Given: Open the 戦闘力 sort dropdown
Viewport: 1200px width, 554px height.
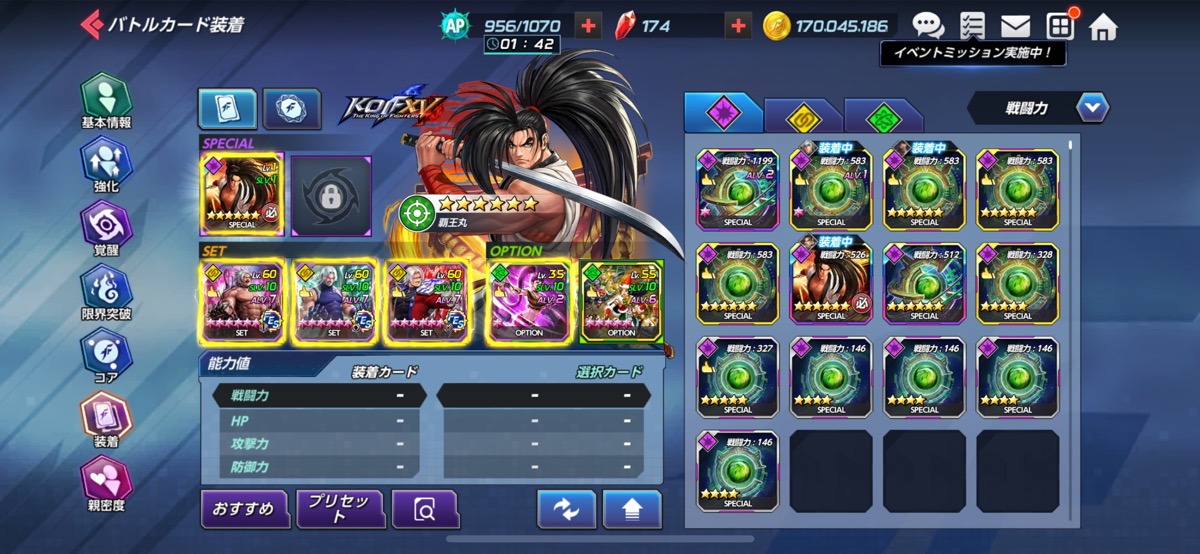Looking at the screenshot, I should point(1092,107).
